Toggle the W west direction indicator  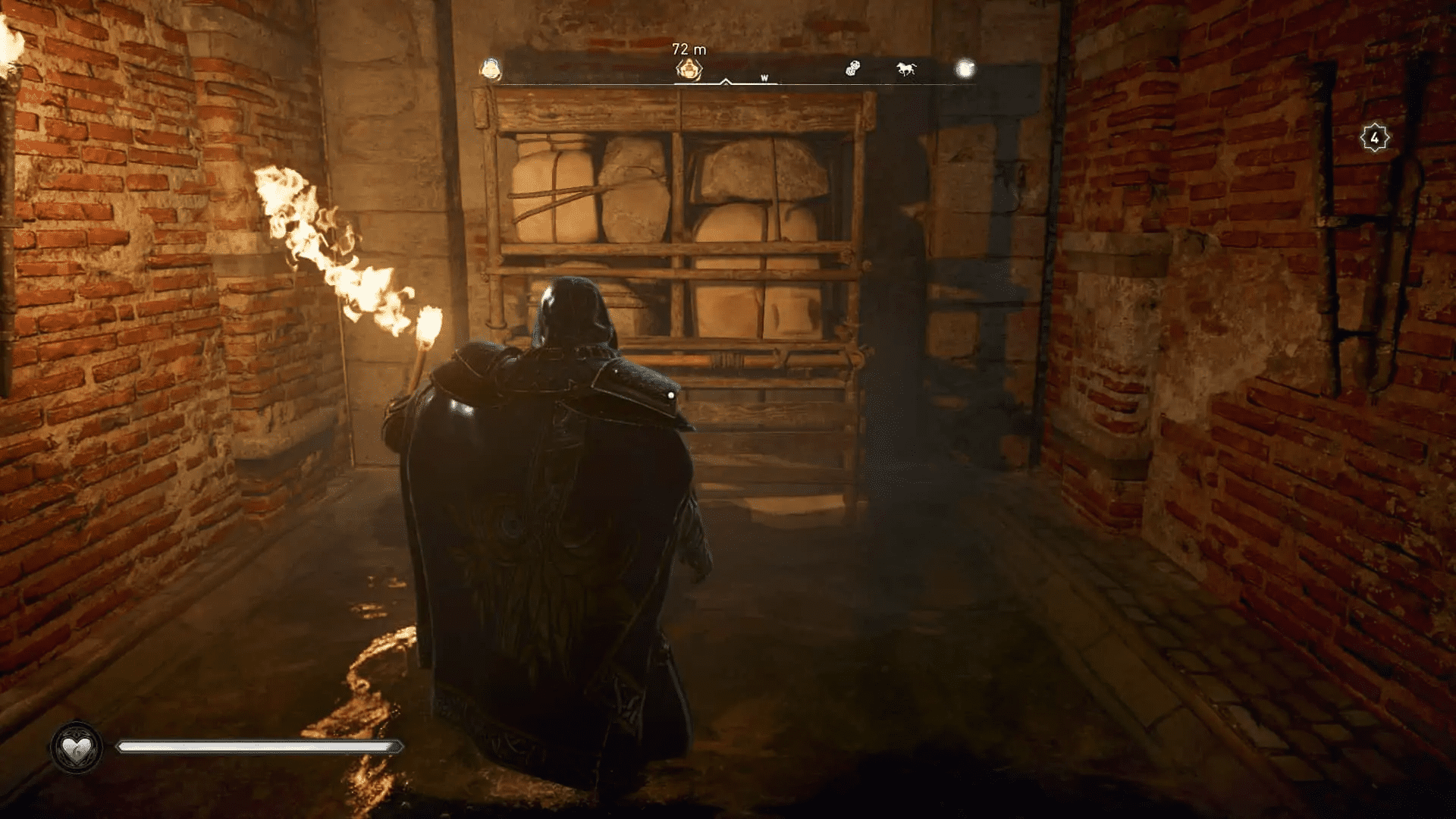coord(764,77)
